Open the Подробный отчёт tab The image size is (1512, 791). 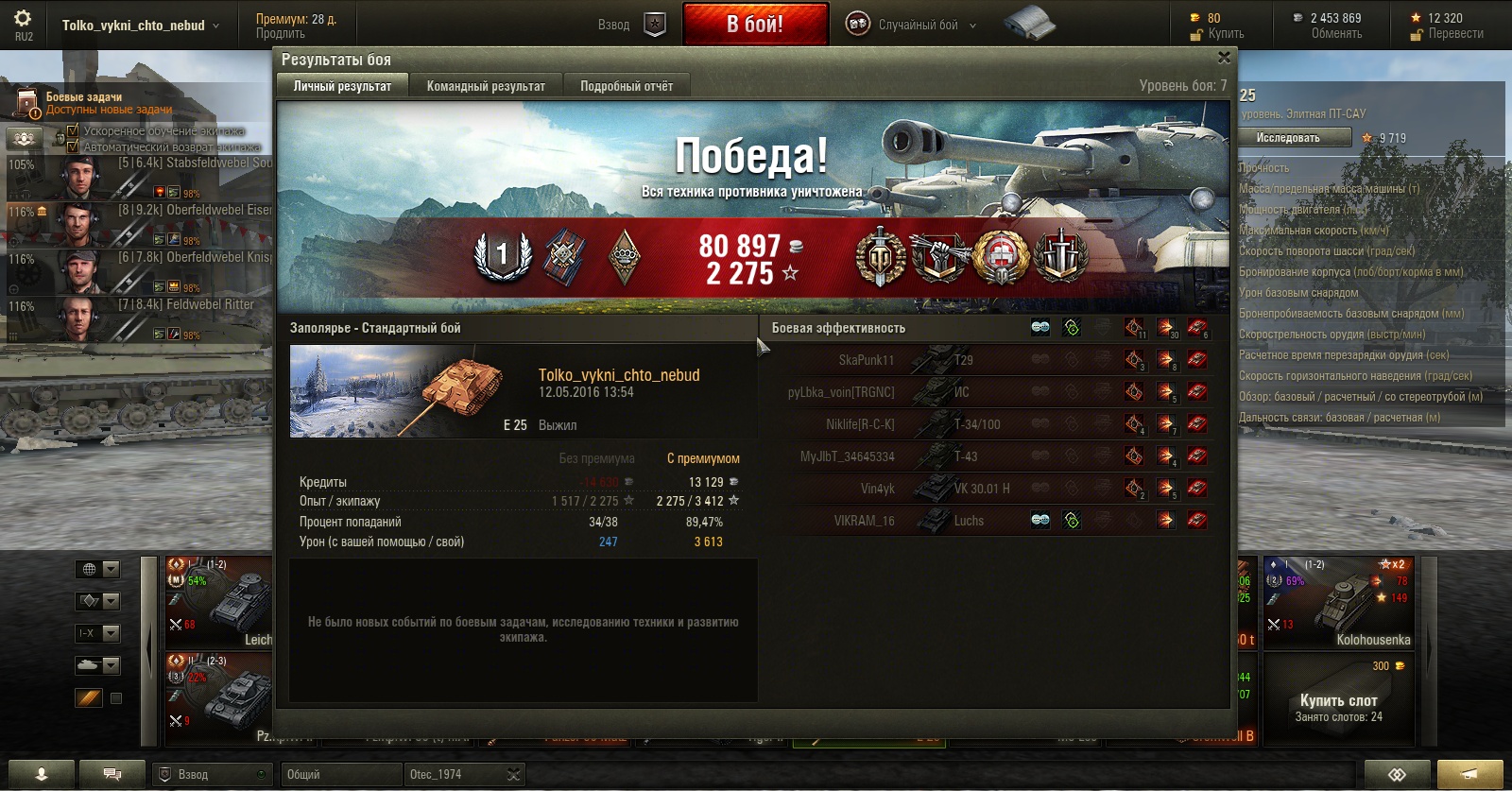[x=627, y=86]
